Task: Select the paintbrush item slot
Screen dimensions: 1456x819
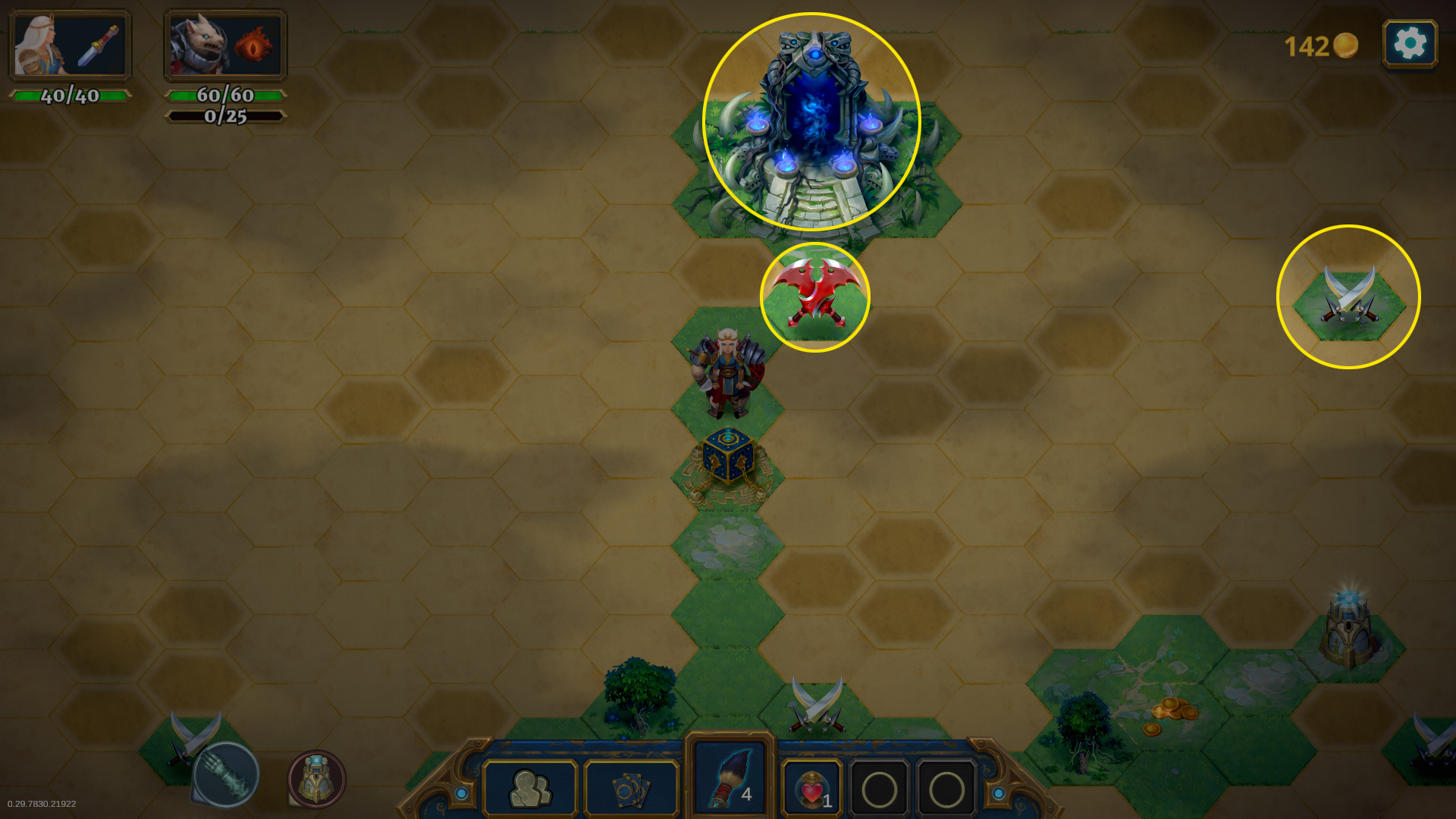Action: pyautogui.click(x=730, y=777)
